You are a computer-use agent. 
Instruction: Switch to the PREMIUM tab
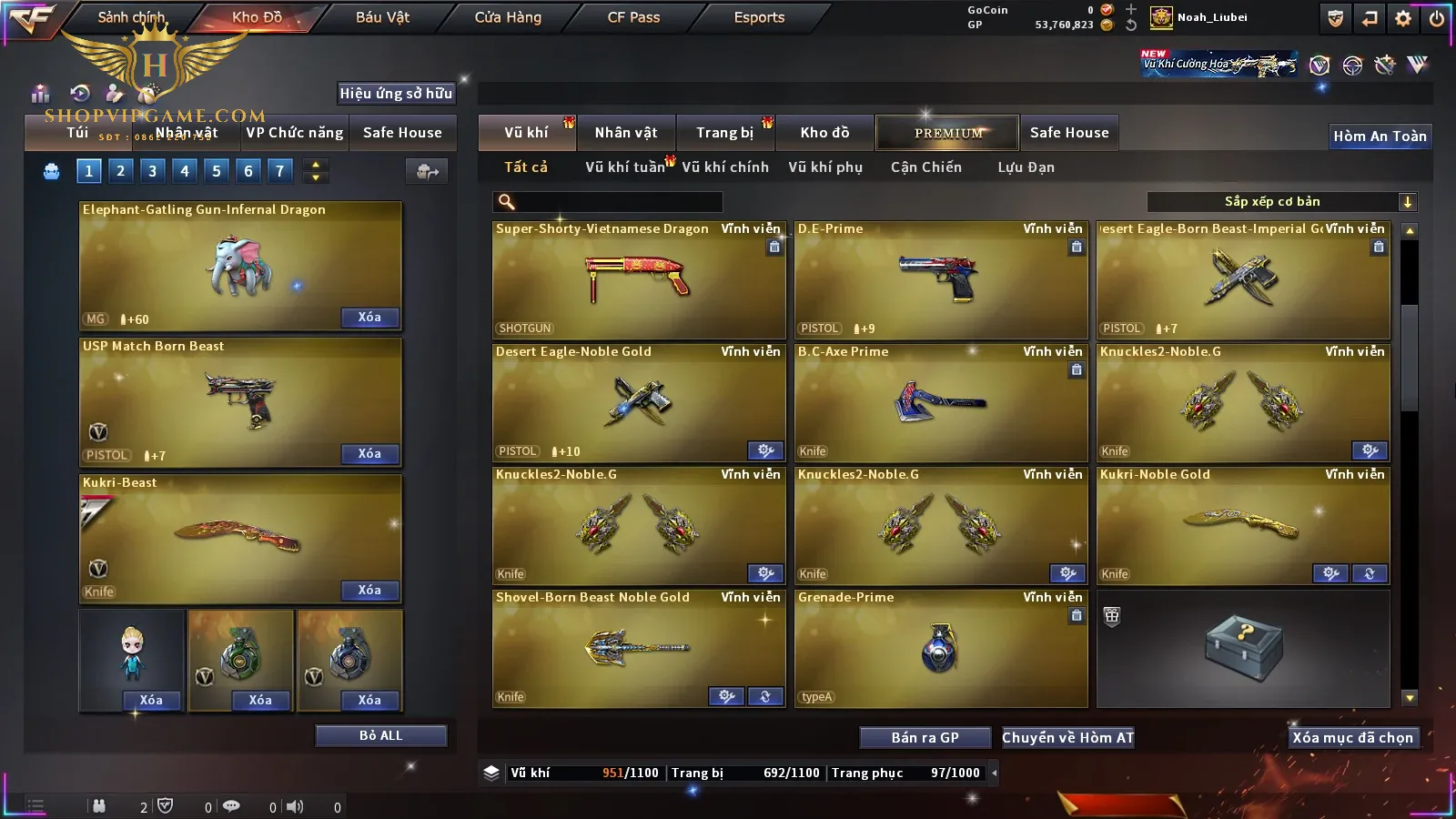click(x=947, y=133)
